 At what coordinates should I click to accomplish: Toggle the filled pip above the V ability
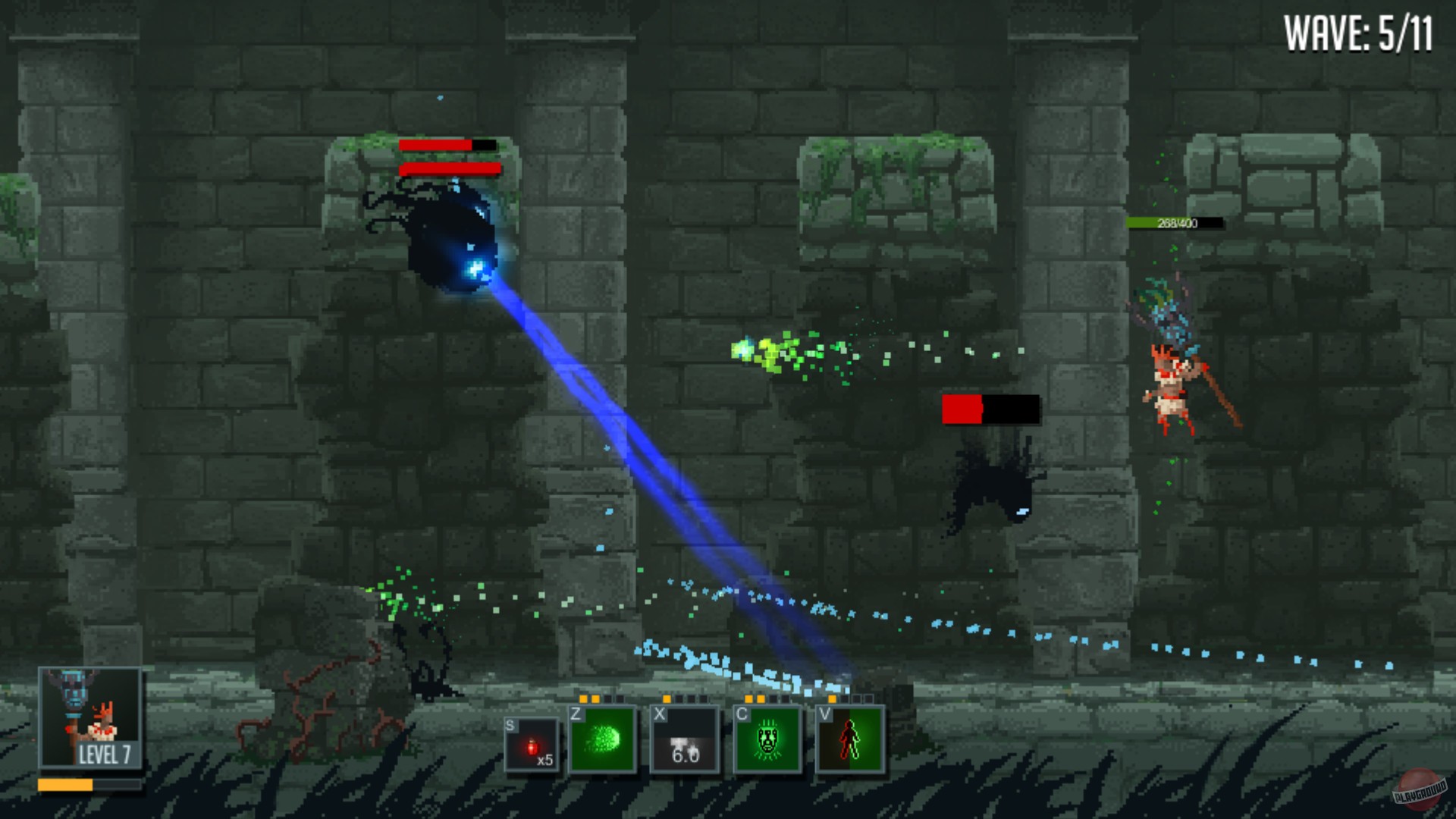831,698
